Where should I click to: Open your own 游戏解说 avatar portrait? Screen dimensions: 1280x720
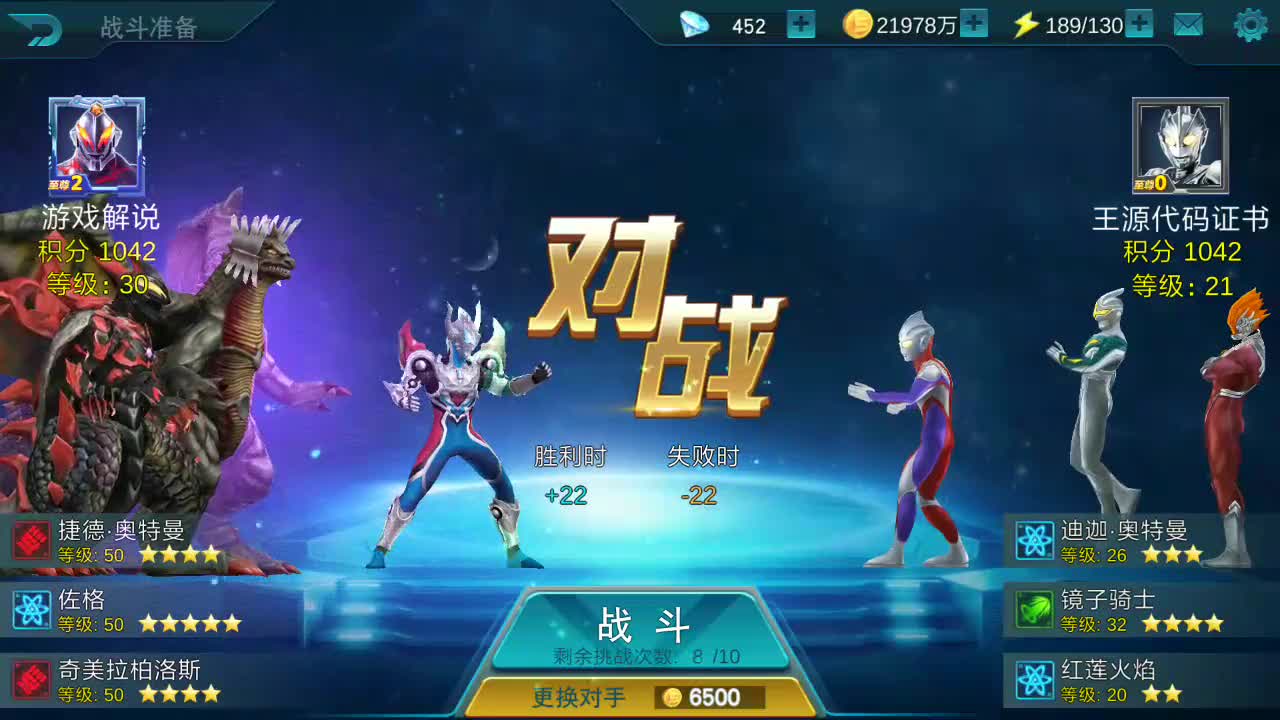tap(93, 145)
